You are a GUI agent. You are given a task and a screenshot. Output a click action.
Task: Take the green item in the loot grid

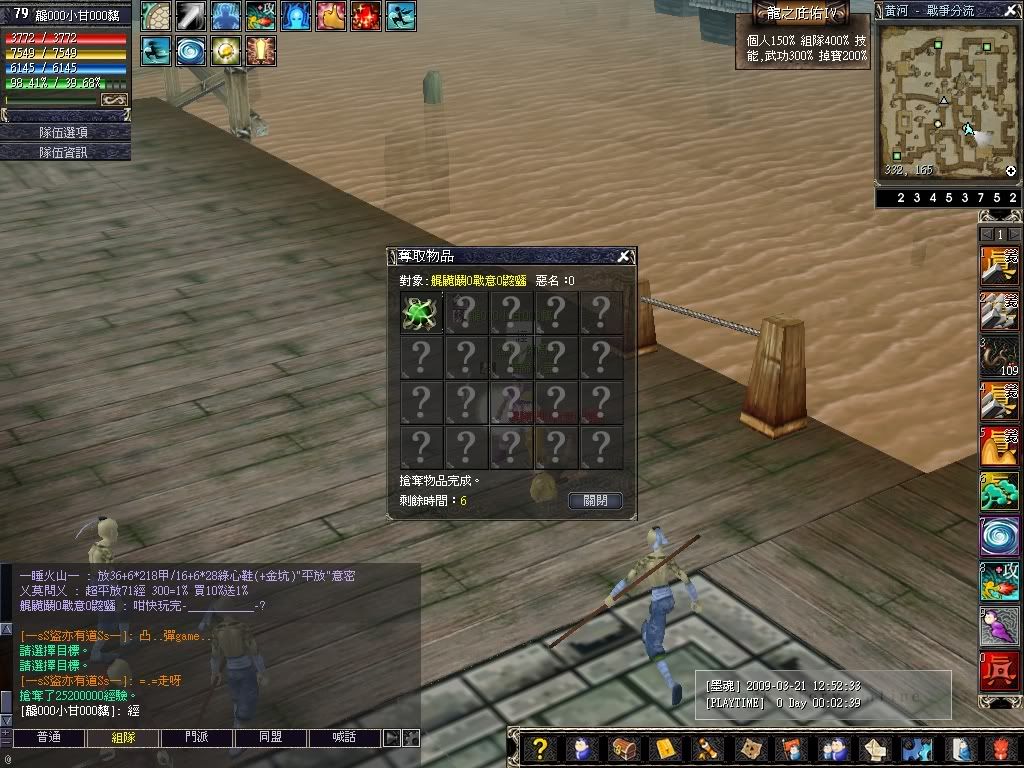[421, 313]
